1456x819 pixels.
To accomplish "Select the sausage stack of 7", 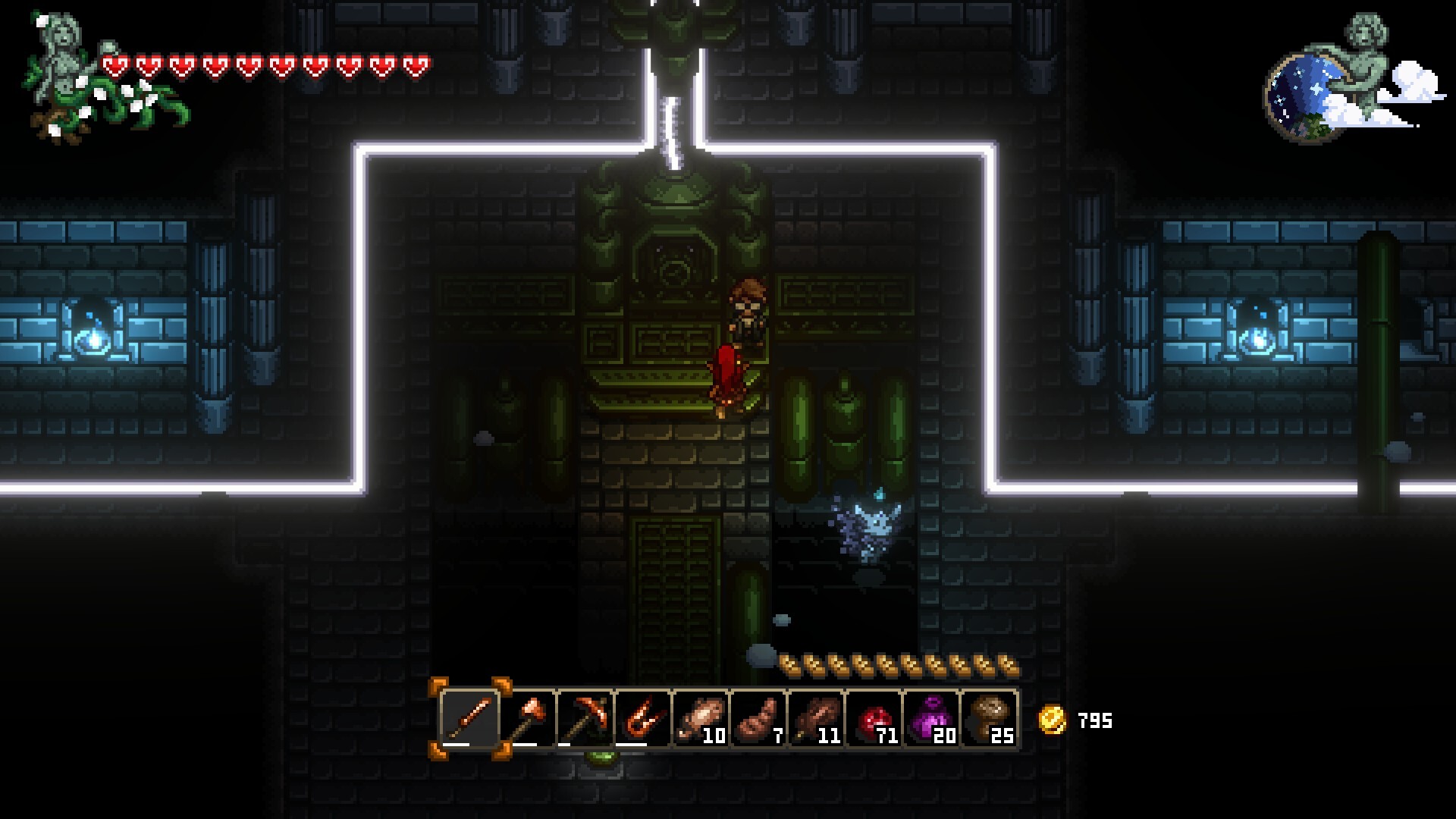I will click(759, 717).
